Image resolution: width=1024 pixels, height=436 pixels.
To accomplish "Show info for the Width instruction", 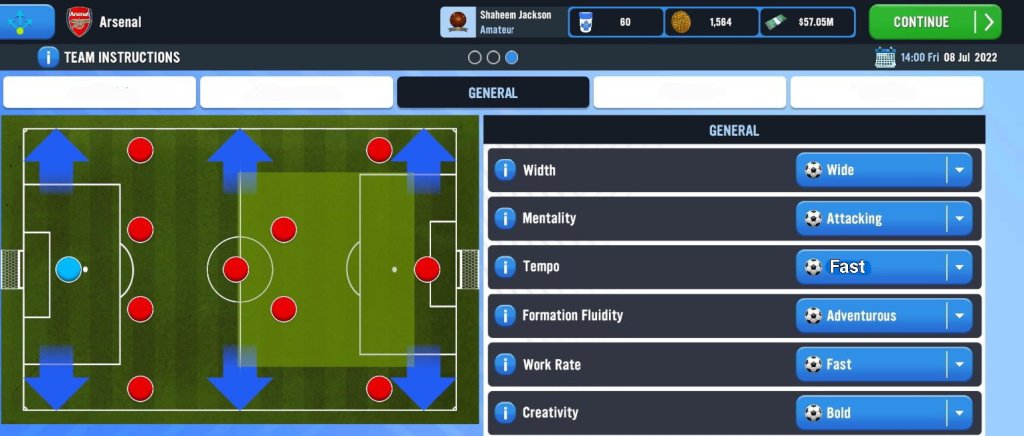I will pos(505,170).
